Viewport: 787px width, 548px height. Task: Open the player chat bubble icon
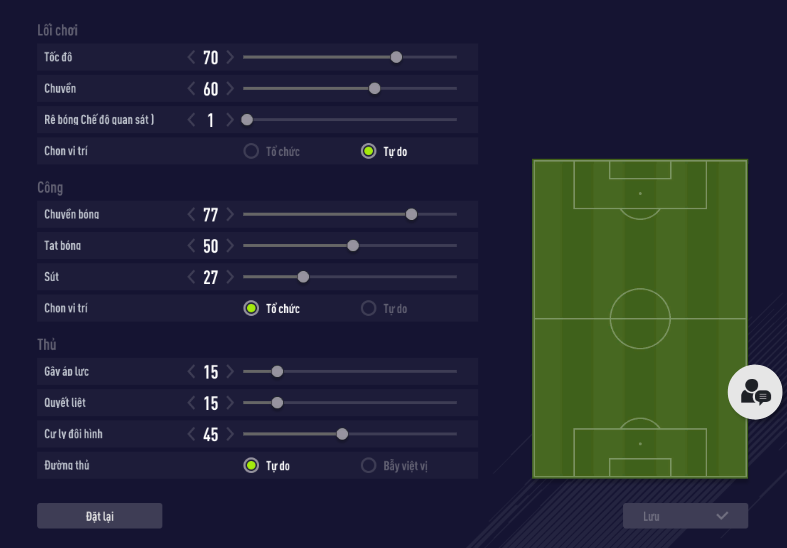755,392
